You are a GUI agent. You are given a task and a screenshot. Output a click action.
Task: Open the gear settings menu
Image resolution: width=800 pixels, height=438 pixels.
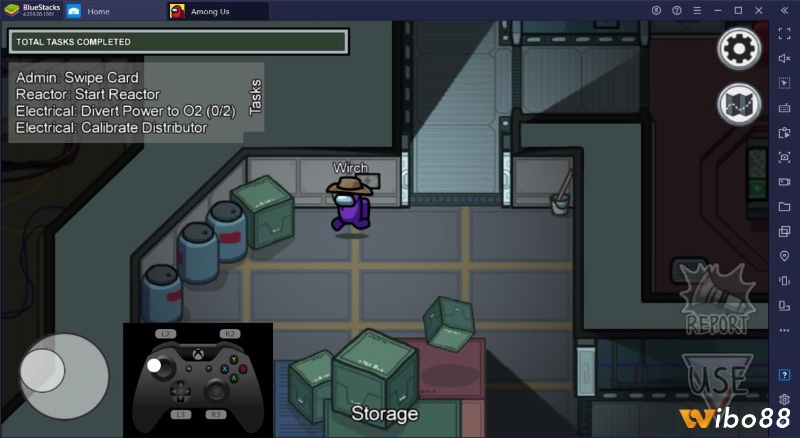pyautogui.click(x=739, y=47)
